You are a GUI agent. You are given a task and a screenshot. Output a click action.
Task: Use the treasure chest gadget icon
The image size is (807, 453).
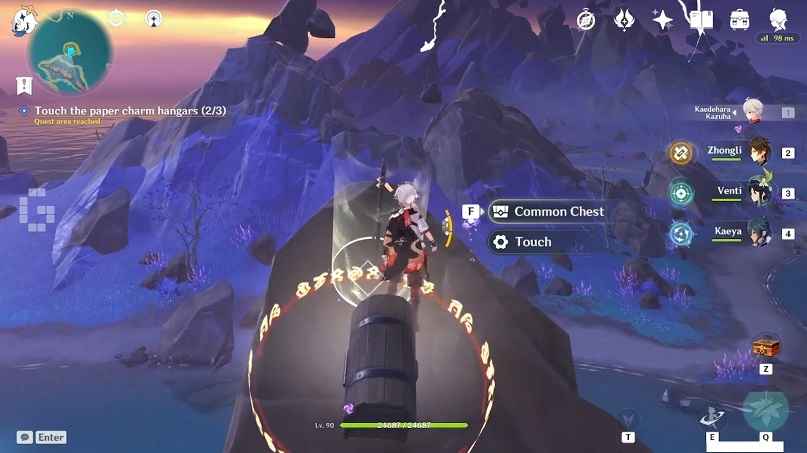(766, 346)
